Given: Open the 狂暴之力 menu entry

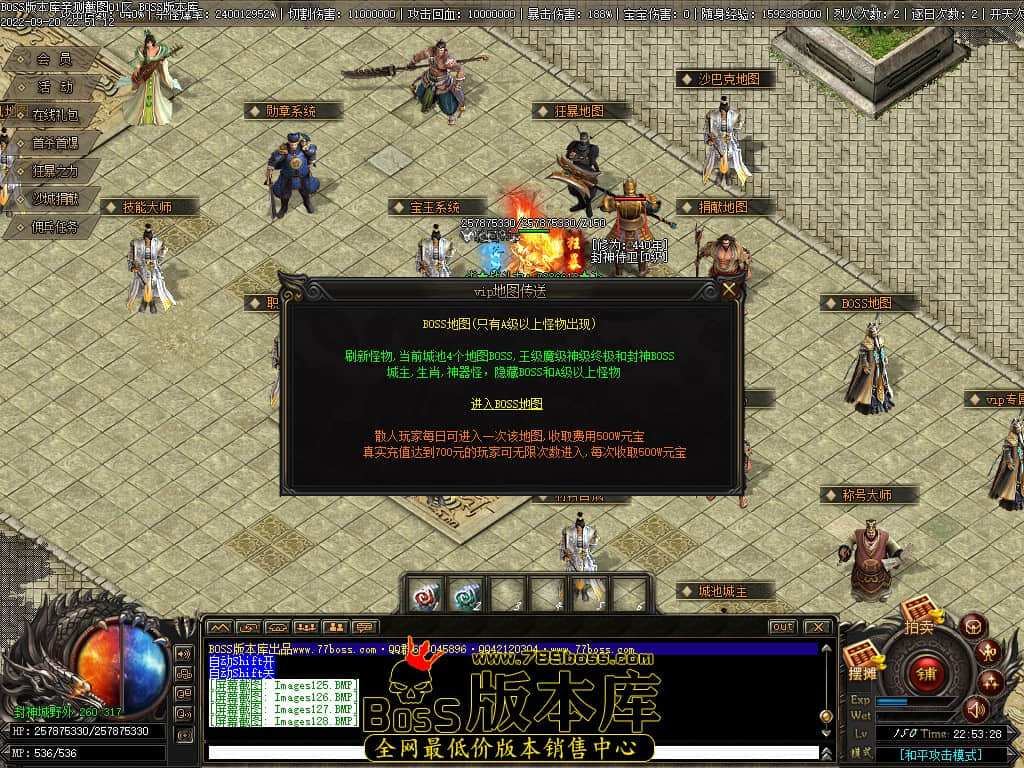Looking at the screenshot, I should pyautogui.click(x=55, y=171).
